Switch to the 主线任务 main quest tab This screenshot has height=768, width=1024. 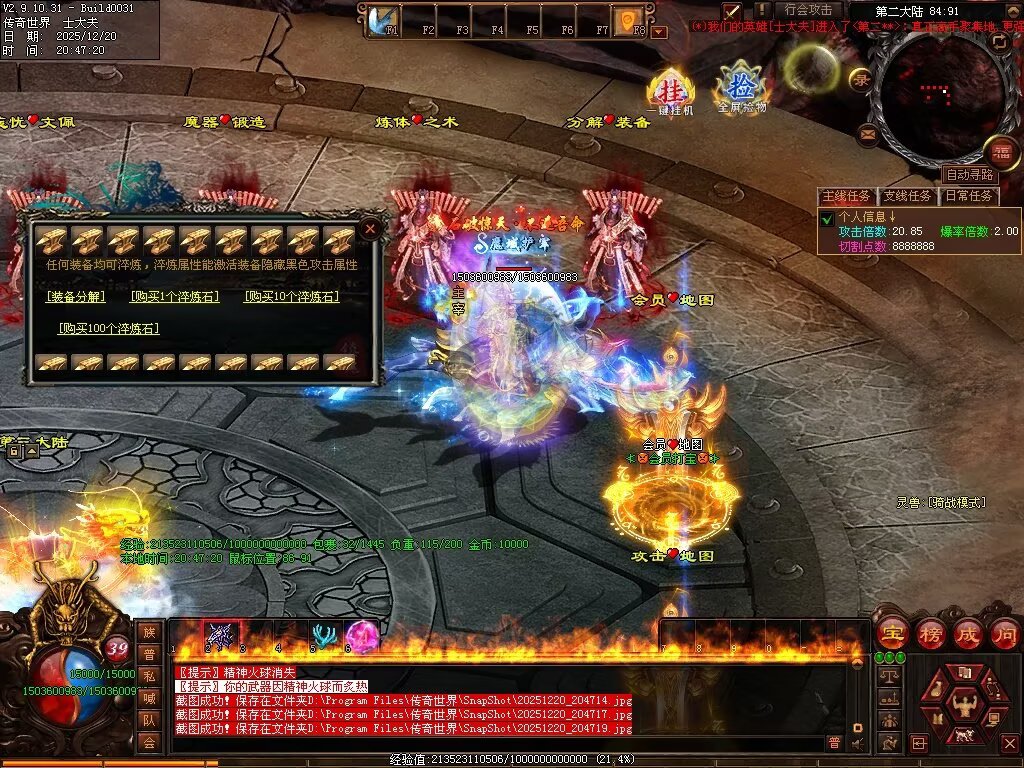pyautogui.click(x=846, y=196)
